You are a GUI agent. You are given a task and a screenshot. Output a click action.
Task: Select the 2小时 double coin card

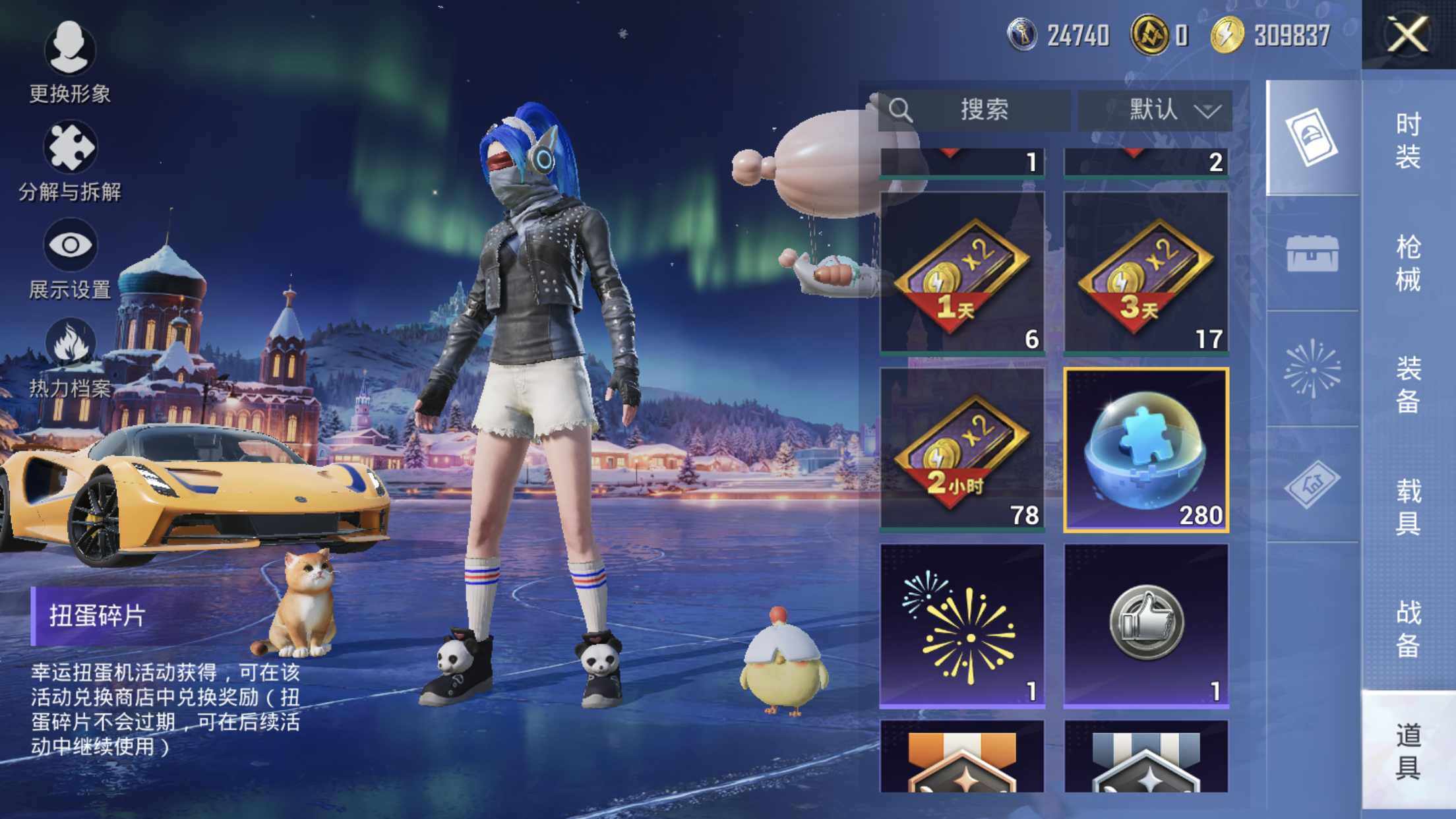(x=962, y=450)
